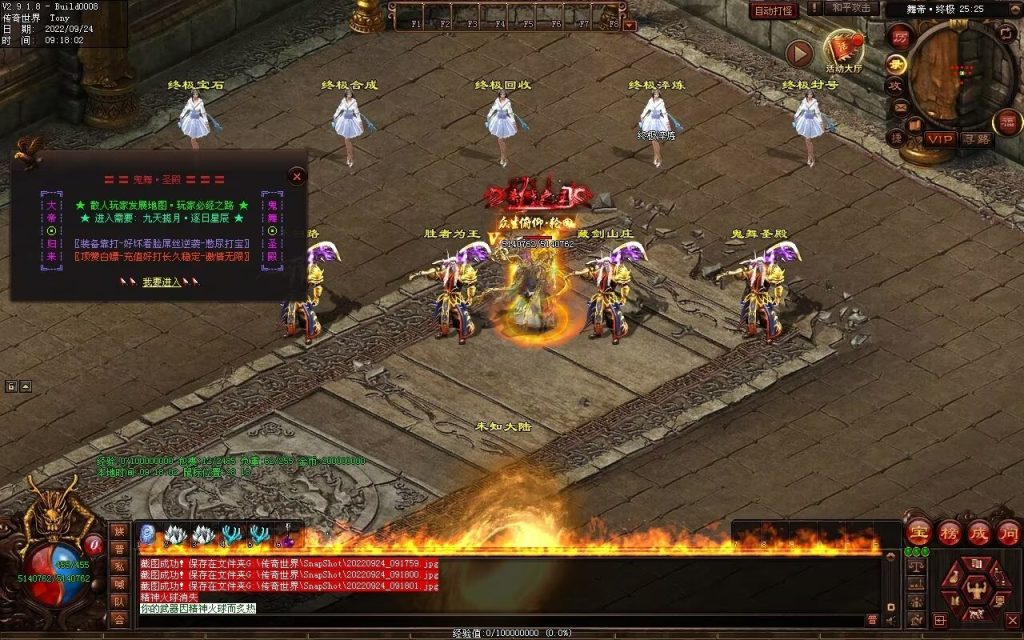
Task: Click the chat text input field
Action: 500,620
